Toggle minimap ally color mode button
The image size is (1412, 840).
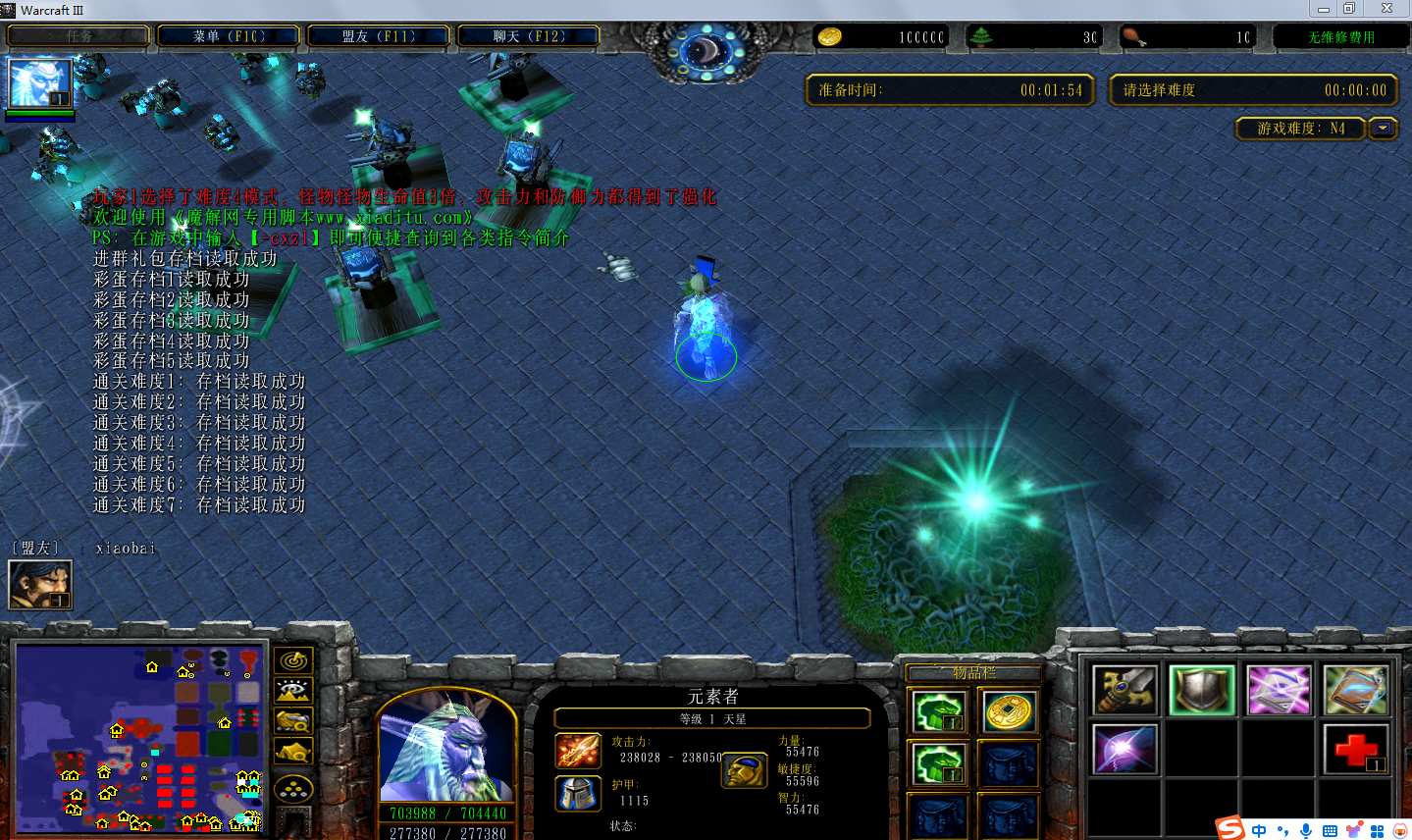coord(293,722)
